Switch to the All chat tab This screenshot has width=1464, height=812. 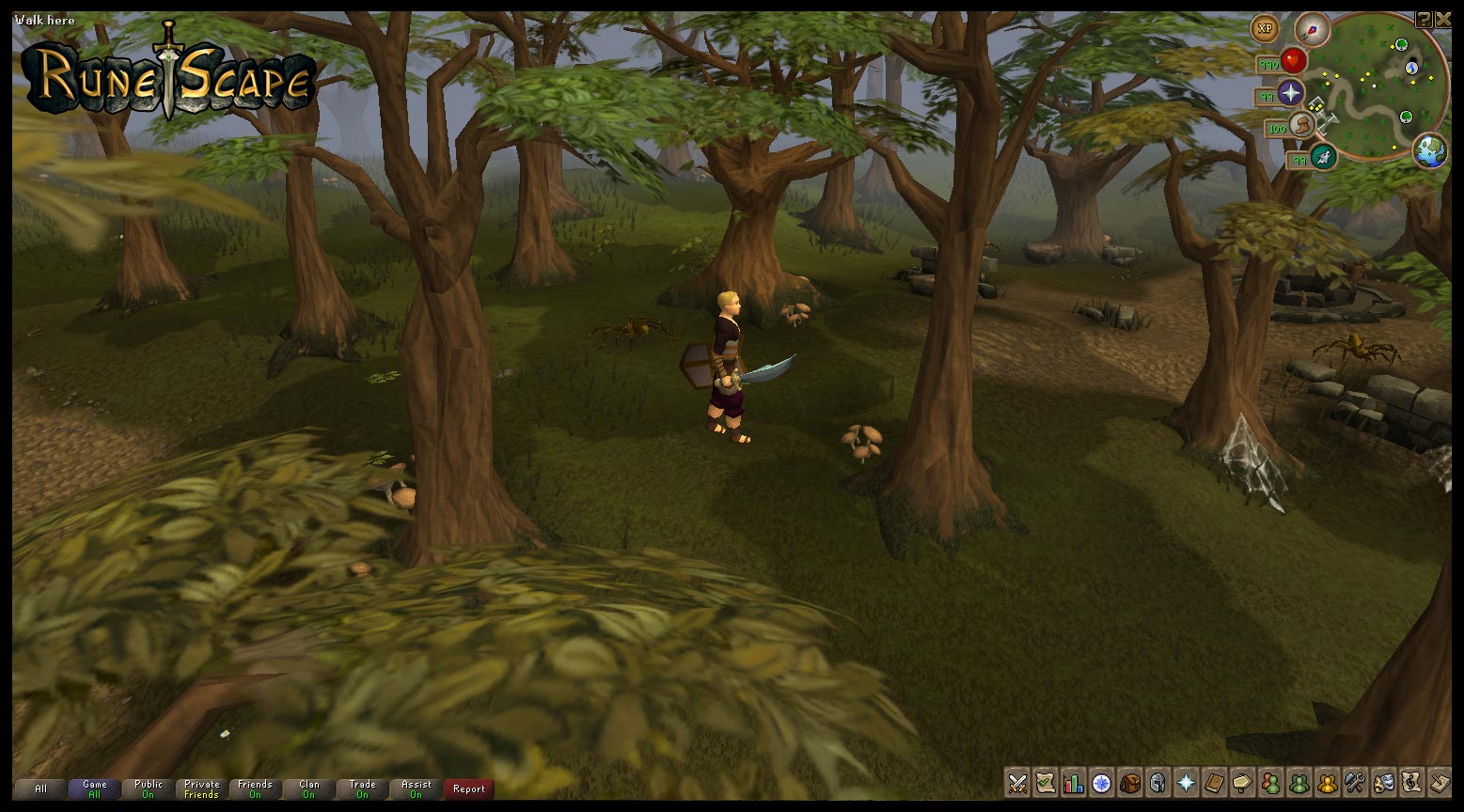40,789
